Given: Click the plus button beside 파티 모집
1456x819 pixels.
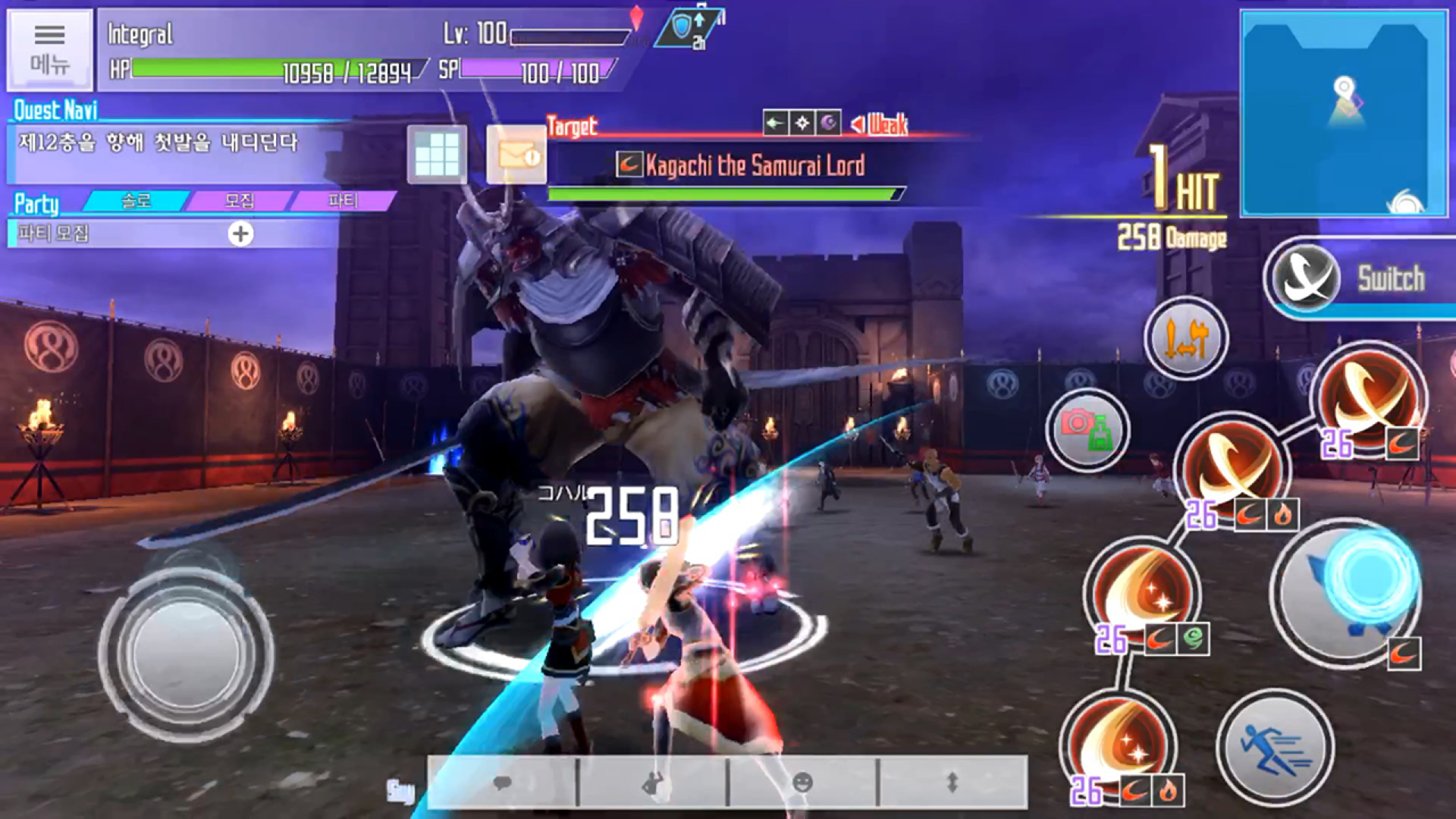Looking at the screenshot, I should point(241,234).
